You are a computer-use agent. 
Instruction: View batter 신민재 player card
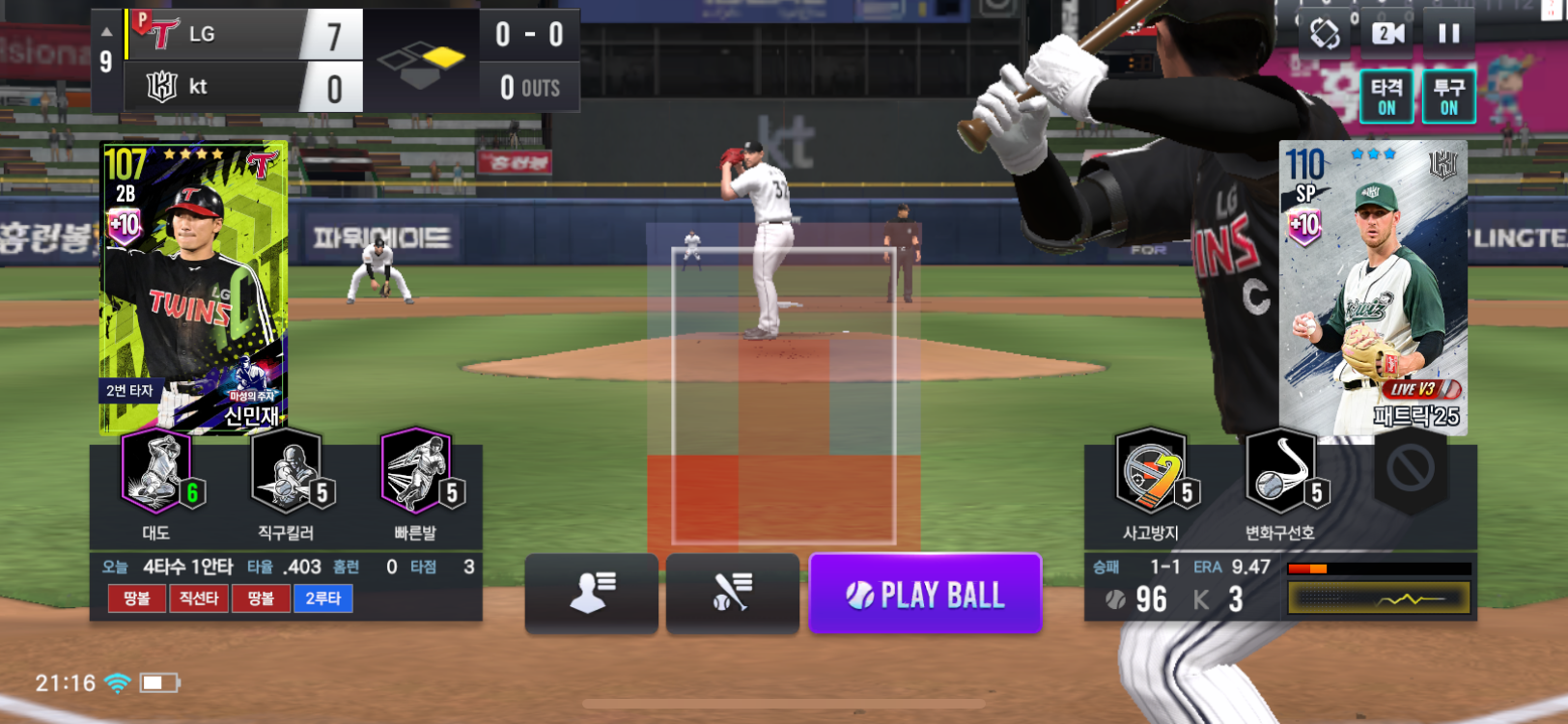click(194, 287)
